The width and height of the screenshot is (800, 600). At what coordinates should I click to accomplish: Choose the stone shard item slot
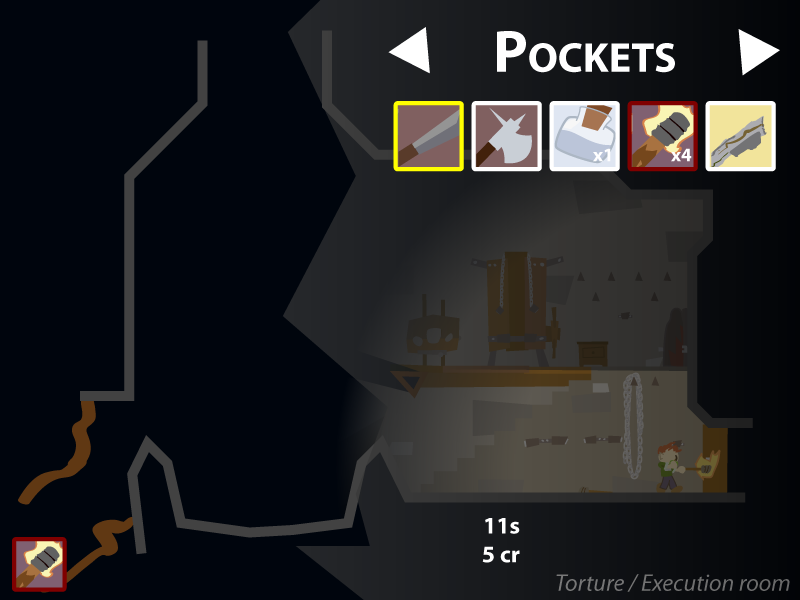coord(741,136)
